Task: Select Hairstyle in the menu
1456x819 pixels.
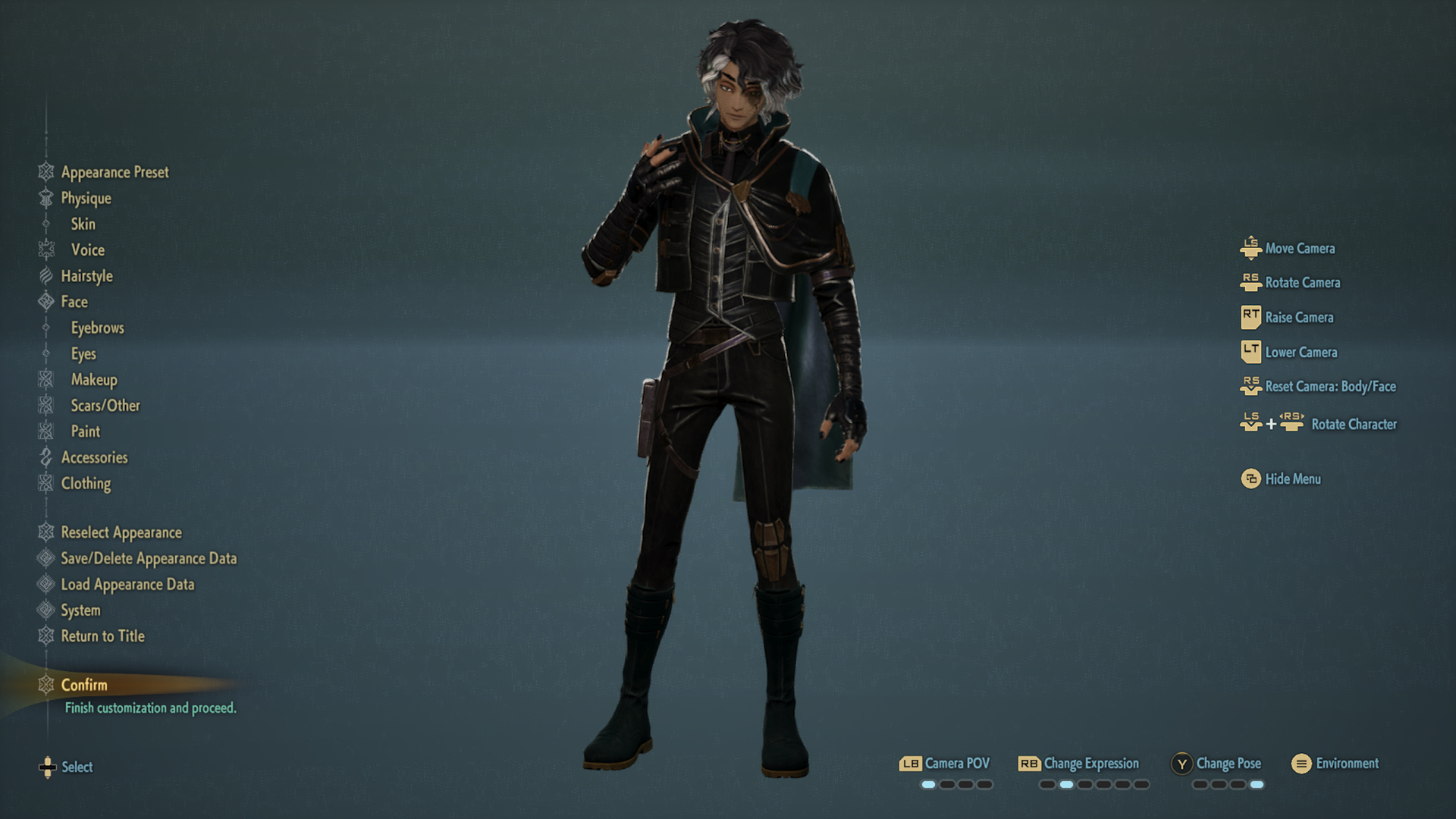Action: (x=86, y=276)
